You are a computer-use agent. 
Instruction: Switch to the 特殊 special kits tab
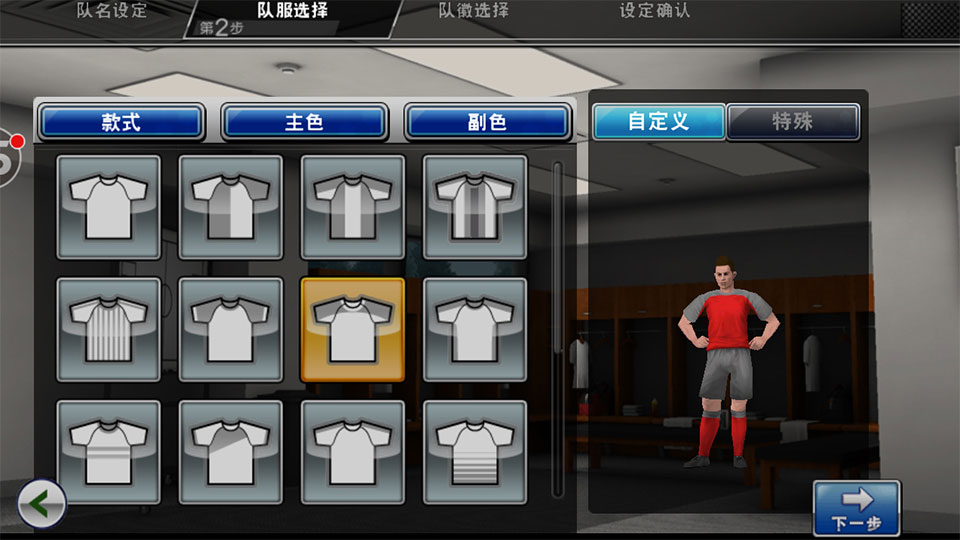click(x=793, y=122)
